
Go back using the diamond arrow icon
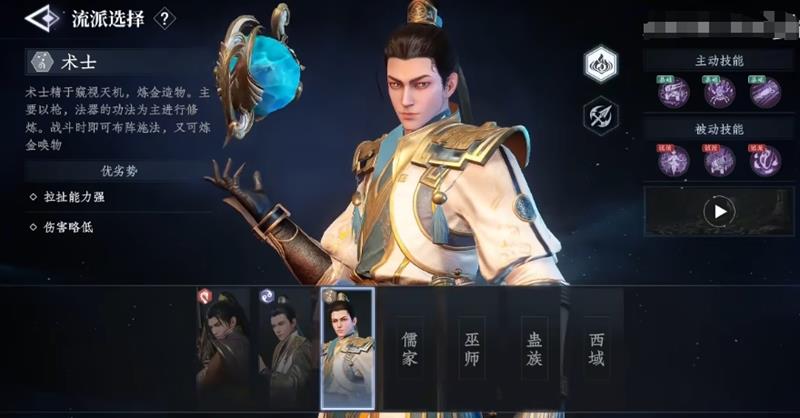tap(41, 18)
